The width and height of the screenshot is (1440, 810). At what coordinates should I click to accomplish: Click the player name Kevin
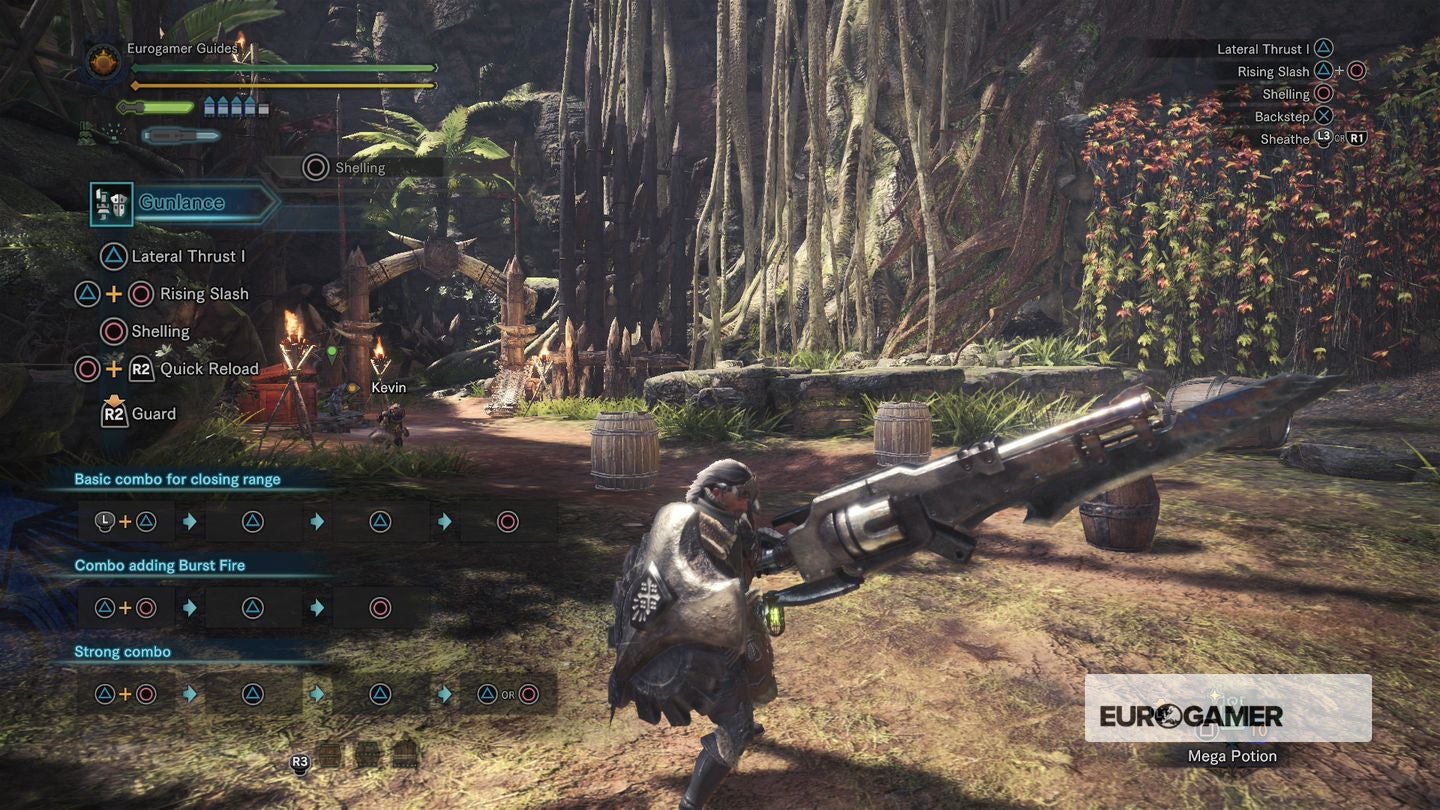[x=388, y=387]
